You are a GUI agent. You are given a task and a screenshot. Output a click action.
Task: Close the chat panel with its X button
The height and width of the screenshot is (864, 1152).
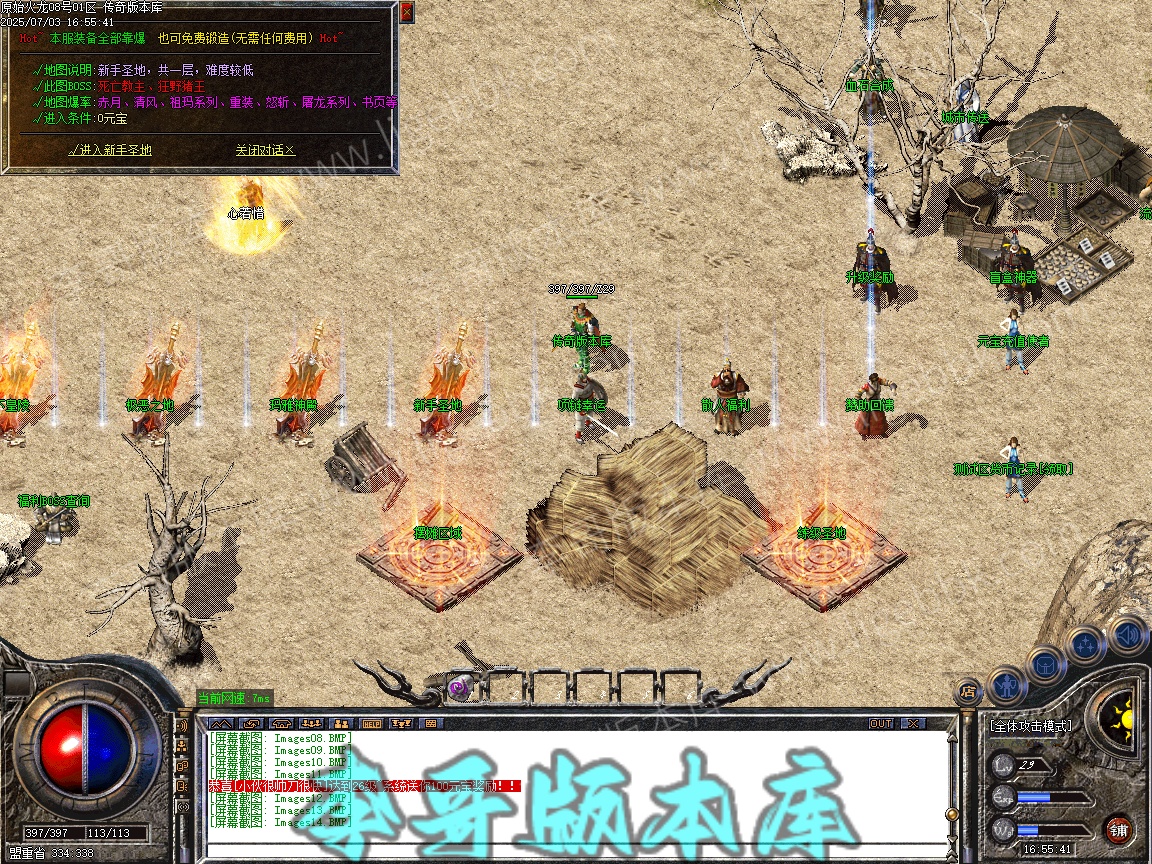(913, 723)
